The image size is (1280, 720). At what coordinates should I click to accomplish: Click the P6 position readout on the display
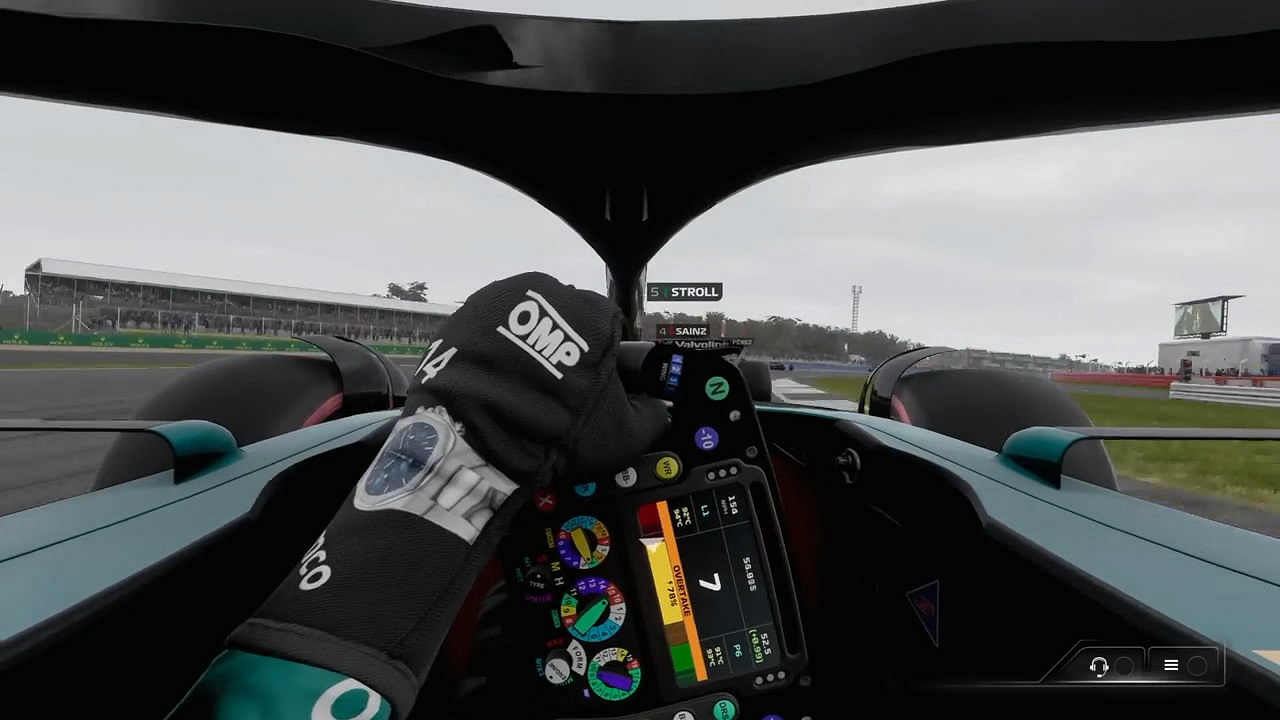(736, 651)
